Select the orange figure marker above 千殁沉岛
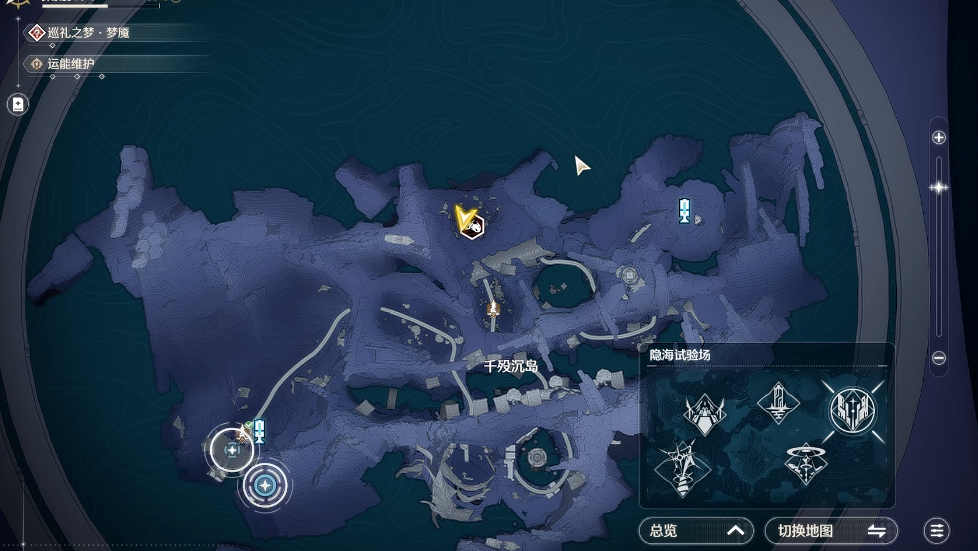The width and height of the screenshot is (978, 551). pos(492,310)
